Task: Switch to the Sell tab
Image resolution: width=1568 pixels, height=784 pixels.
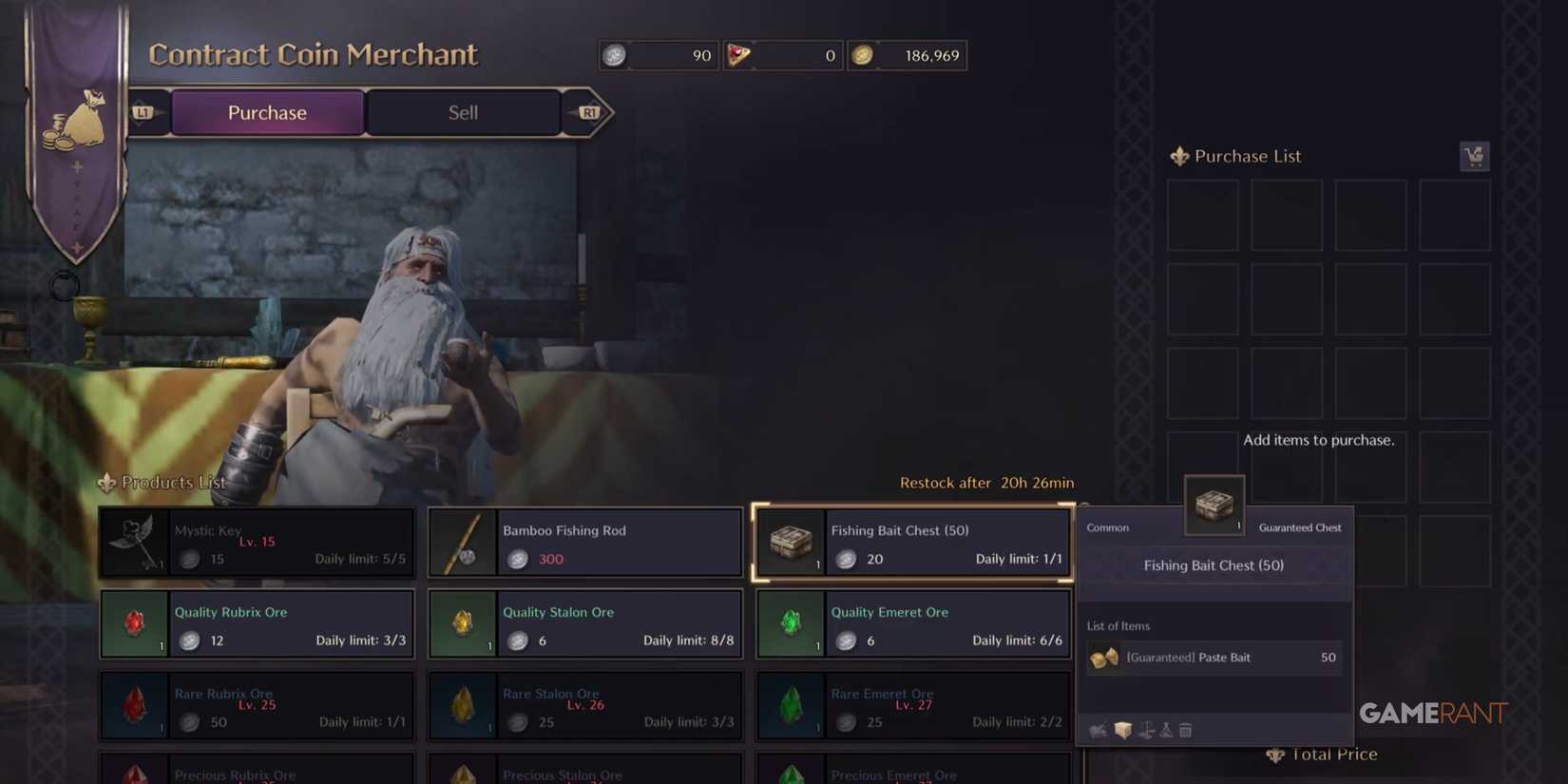Action: click(x=463, y=112)
